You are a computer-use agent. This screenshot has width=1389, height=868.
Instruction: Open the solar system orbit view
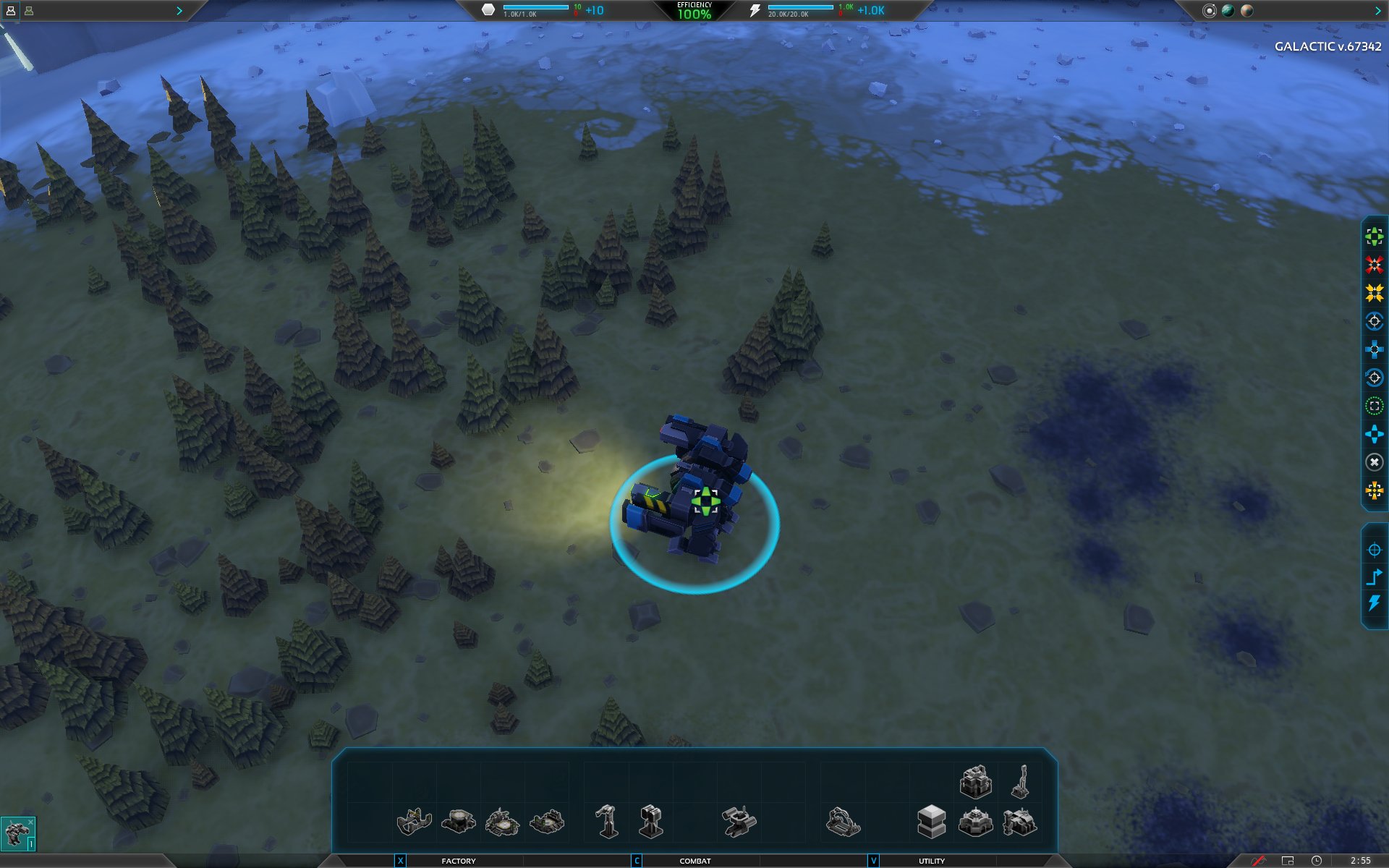[1209, 11]
